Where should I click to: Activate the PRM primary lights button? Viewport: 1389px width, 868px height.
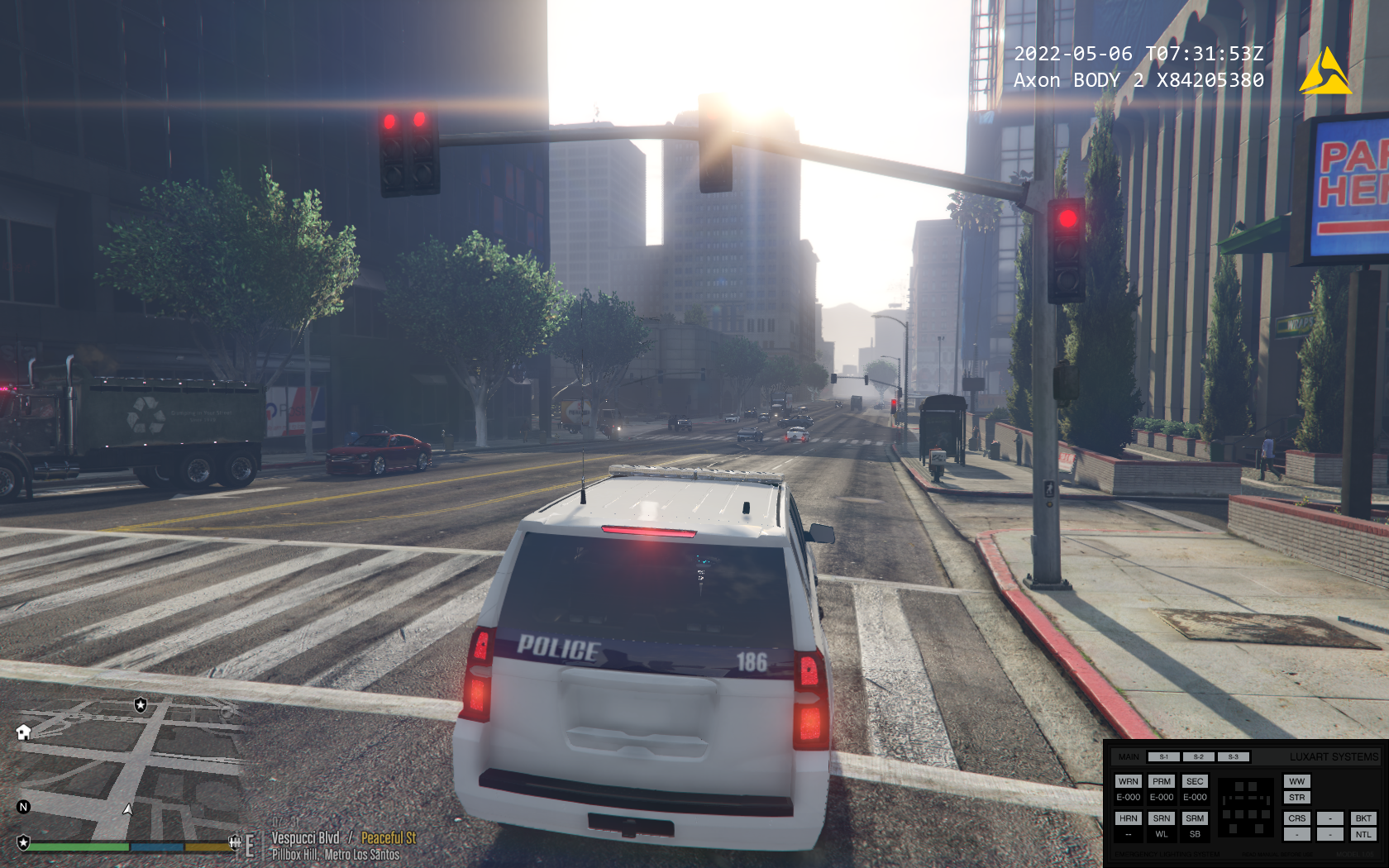tap(1162, 781)
